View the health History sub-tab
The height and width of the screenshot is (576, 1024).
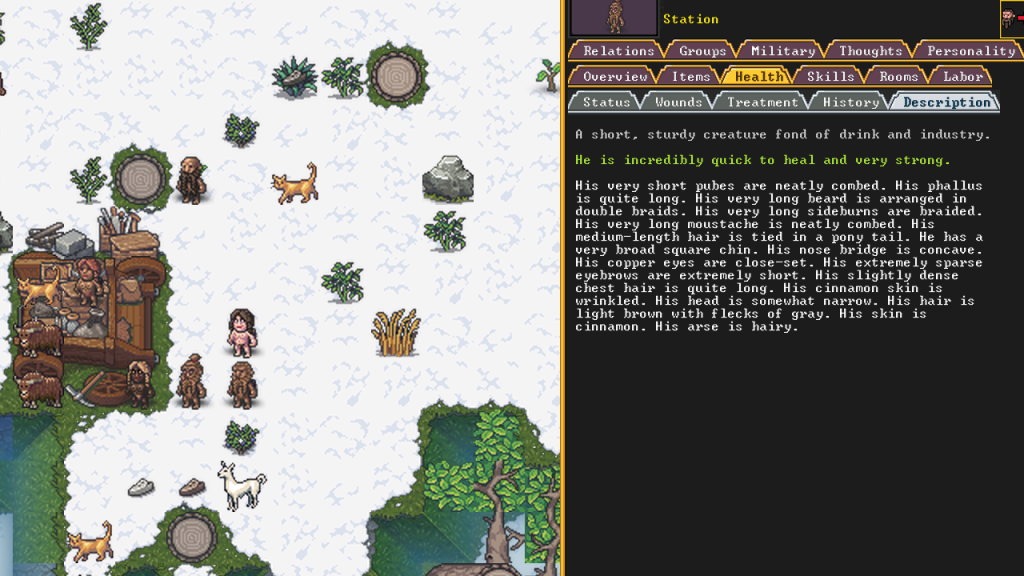pos(850,102)
